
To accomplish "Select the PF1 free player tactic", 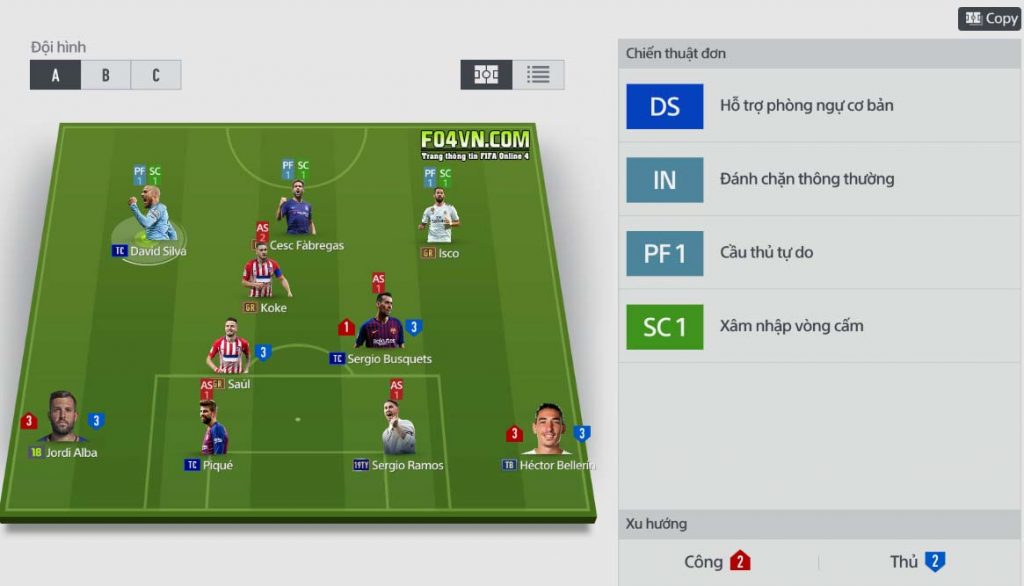I will [x=664, y=253].
